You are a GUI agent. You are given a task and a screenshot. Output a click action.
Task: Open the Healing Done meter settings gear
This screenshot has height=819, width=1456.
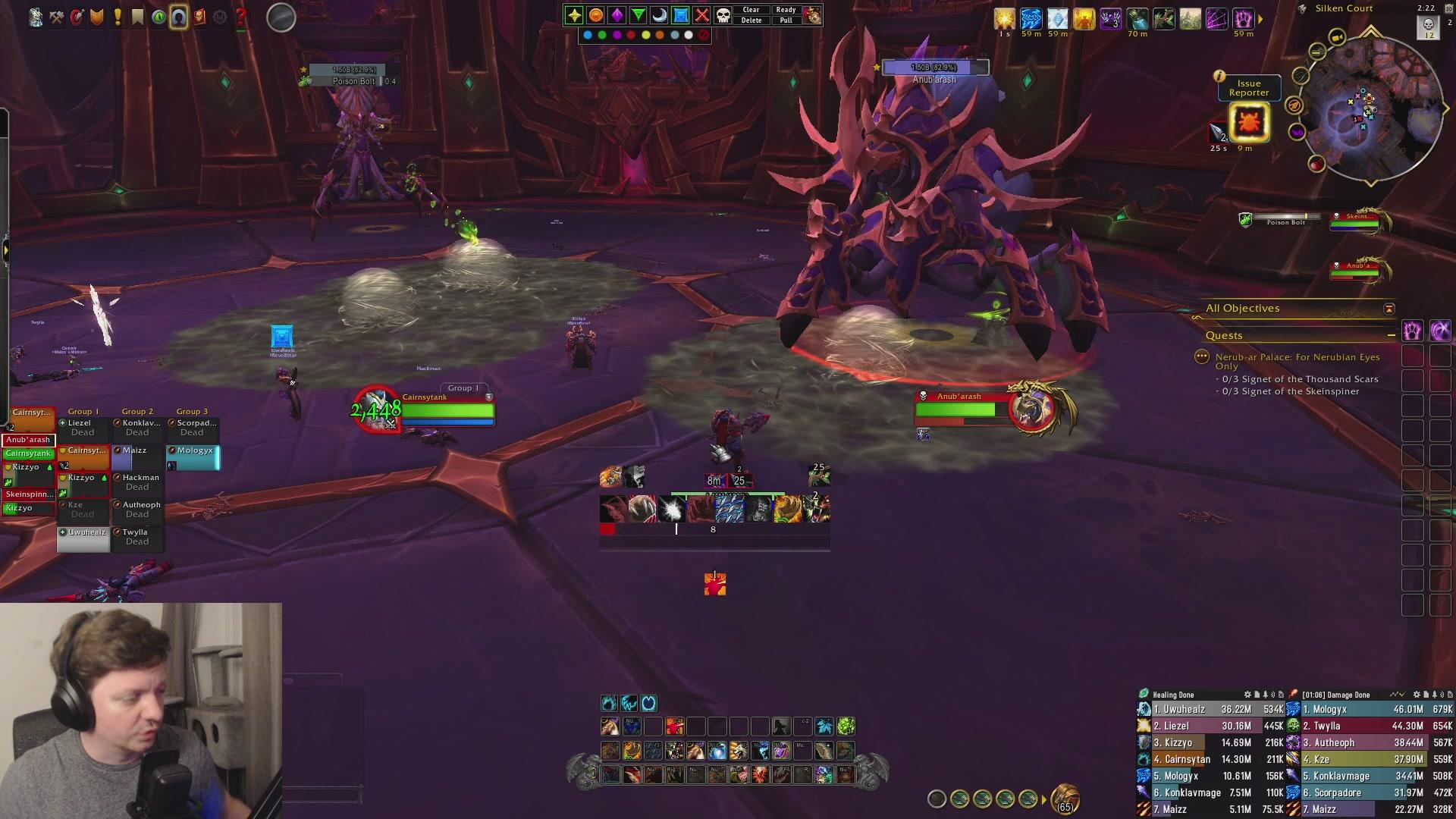pos(1247,695)
